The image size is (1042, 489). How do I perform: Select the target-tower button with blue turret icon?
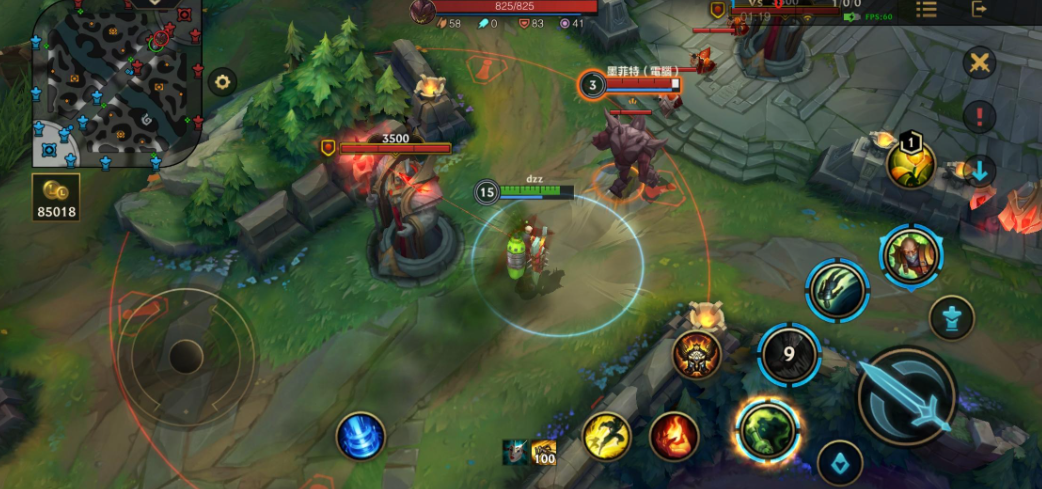pos(951,319)
